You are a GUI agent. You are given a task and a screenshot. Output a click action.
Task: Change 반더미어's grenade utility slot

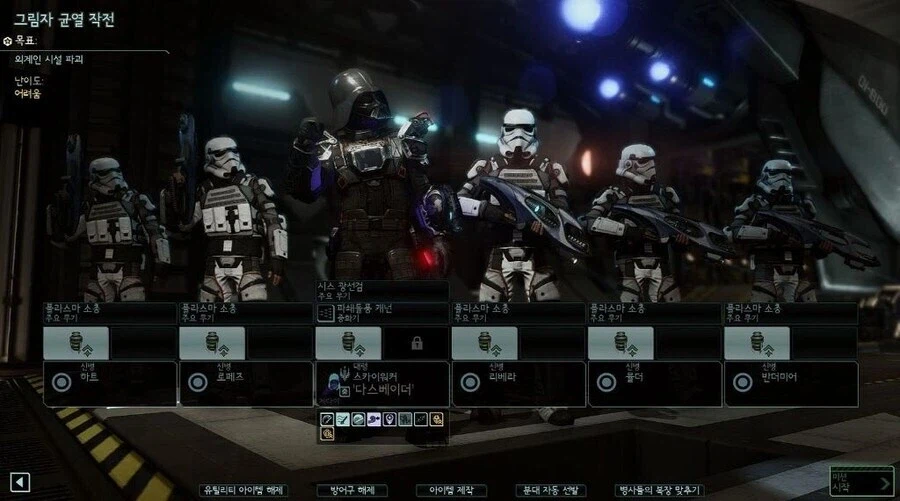pyautogui.click(x=757, y=343)
